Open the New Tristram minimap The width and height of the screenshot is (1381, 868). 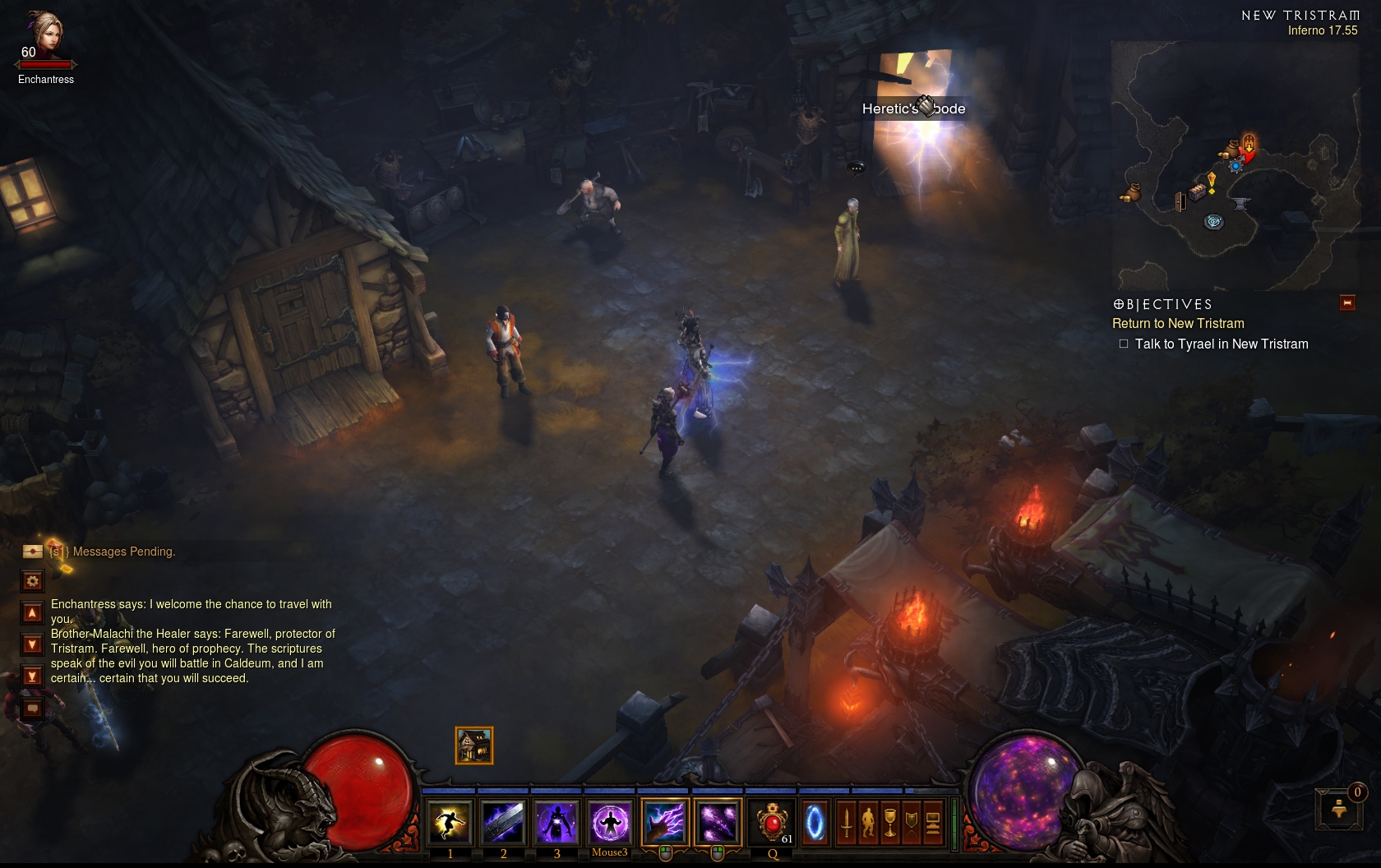(x=1233, y=164)
